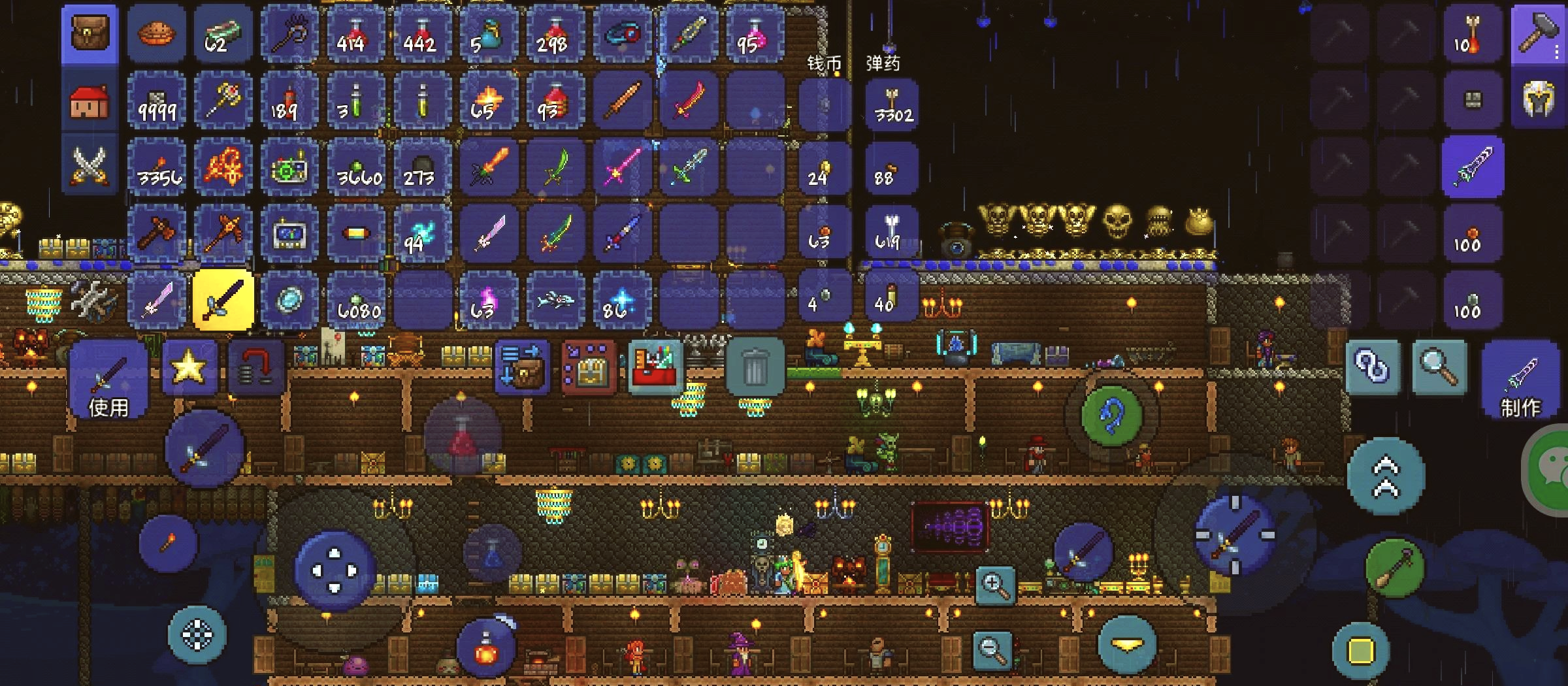
Task: Select the pie food slot
Action: click(157, 34)
